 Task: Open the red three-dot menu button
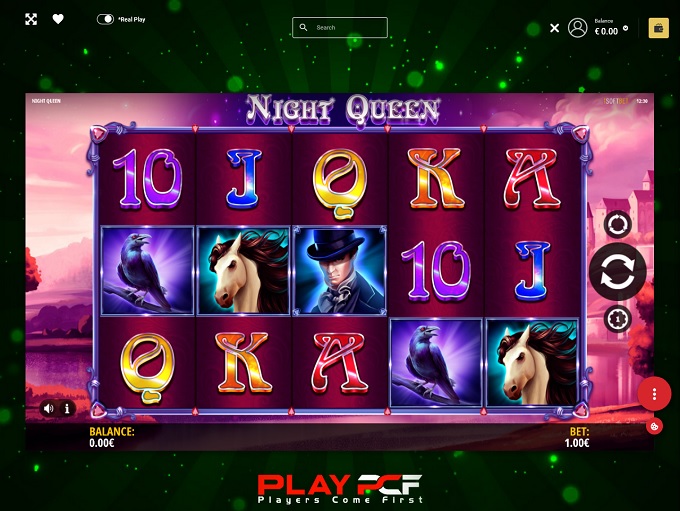[654, 393]
